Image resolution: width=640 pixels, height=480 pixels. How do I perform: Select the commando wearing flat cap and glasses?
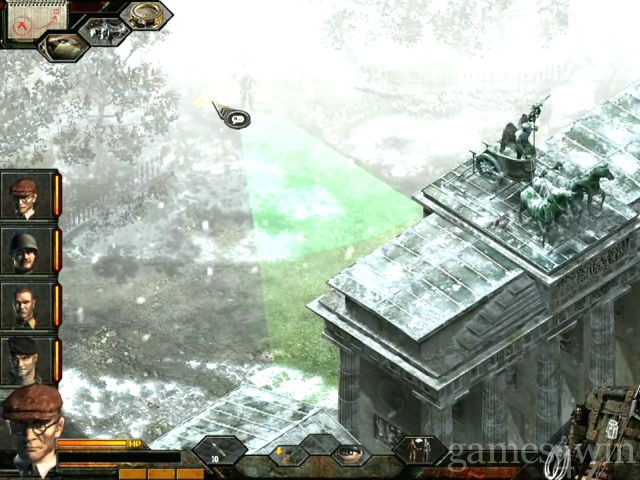[x=24, y=195]
